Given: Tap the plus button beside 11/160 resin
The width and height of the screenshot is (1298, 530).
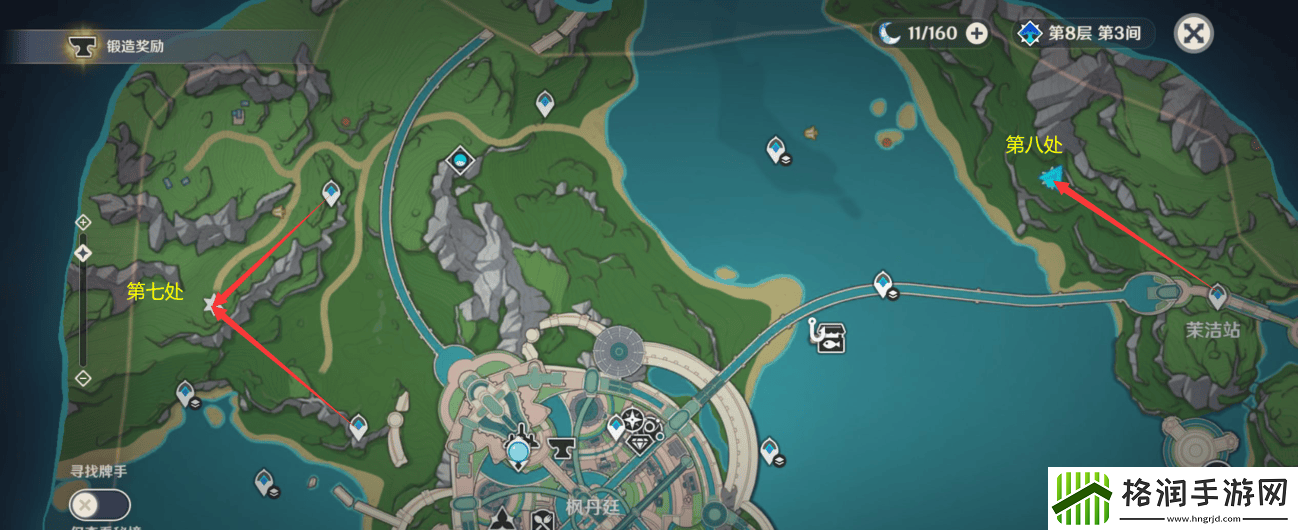Looking at the screenshot, I should [977, 33].
